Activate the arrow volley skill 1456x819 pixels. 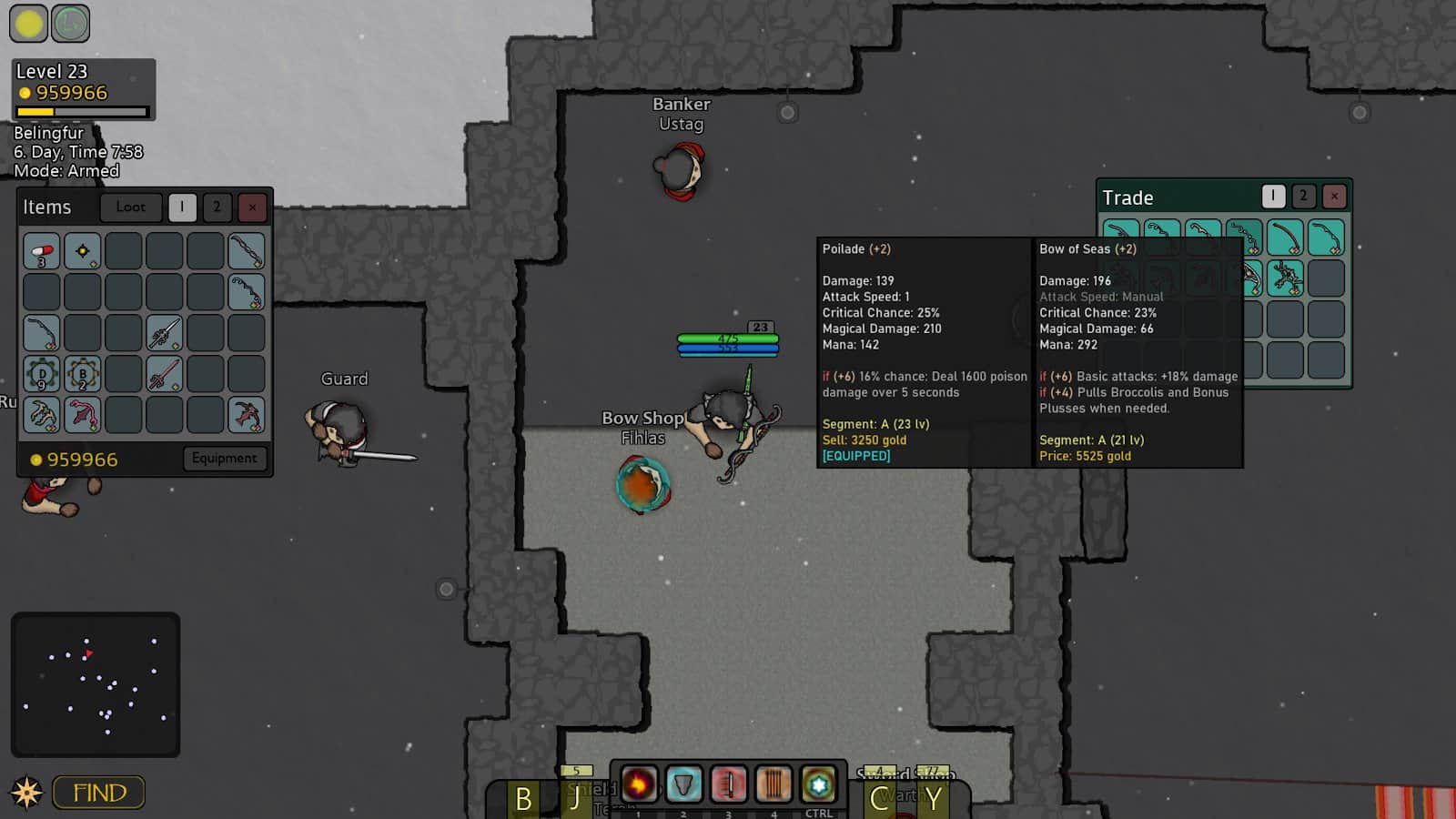point(773,784)
